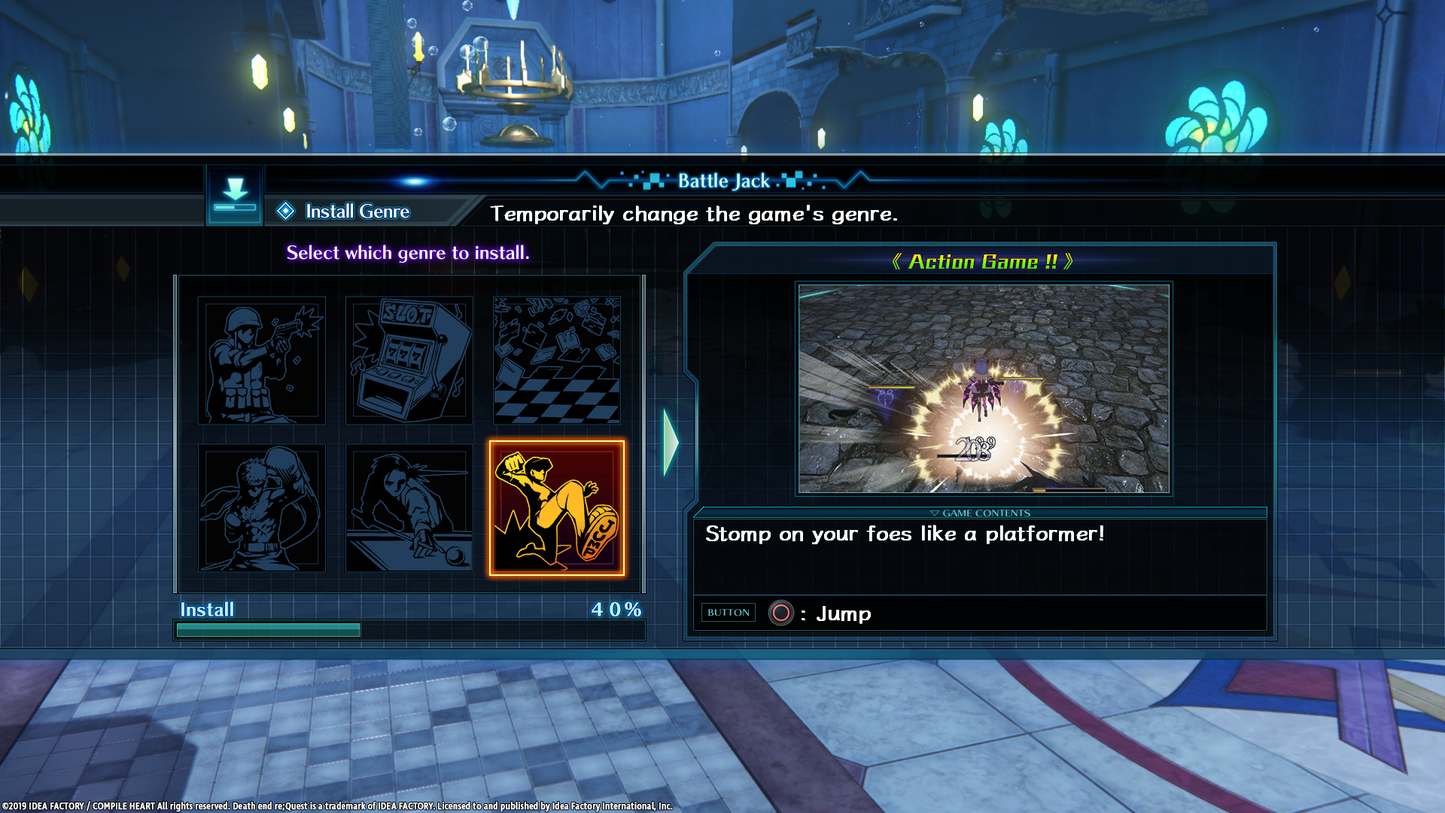Select the soldier shooter genre tile
Screen dimensions: 1445x813
coord(261,360)
